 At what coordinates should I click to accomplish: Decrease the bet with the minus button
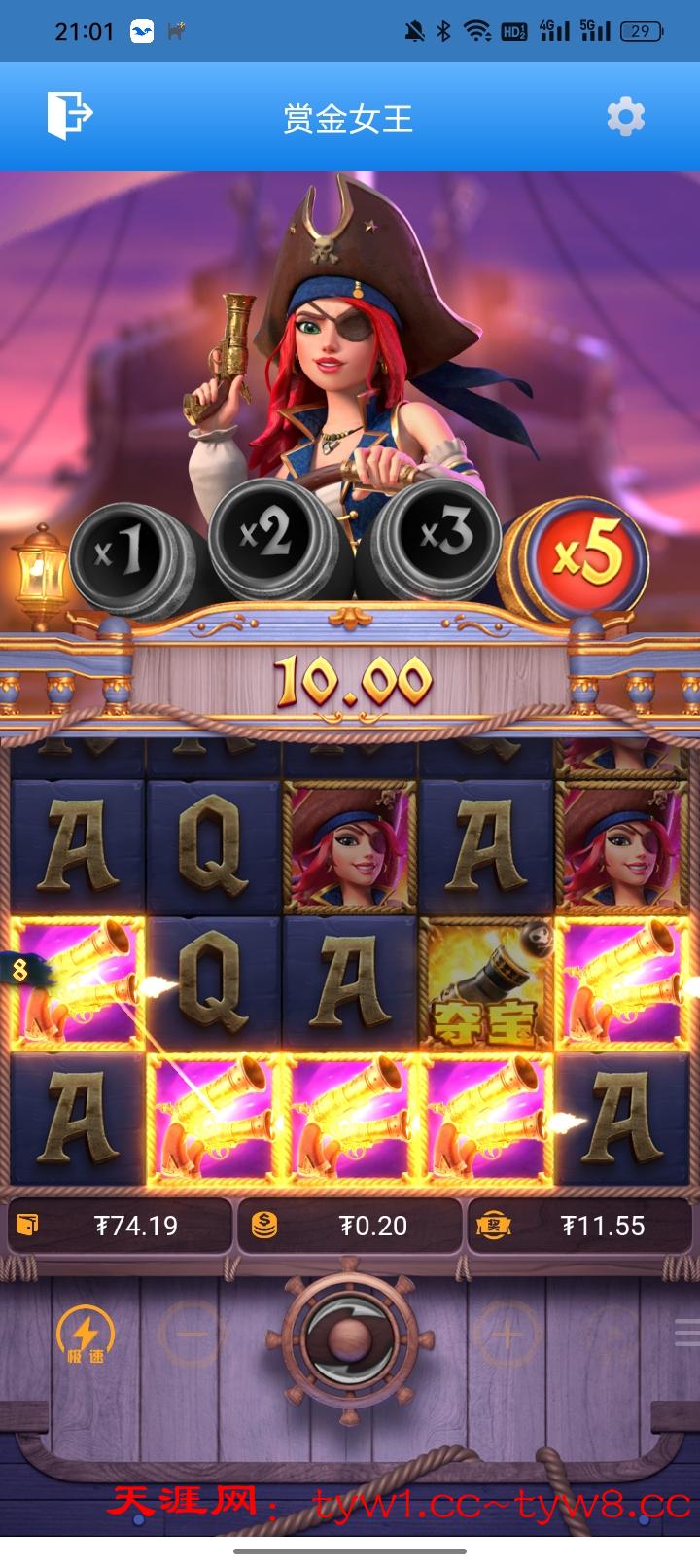[x=192, y=1334]
